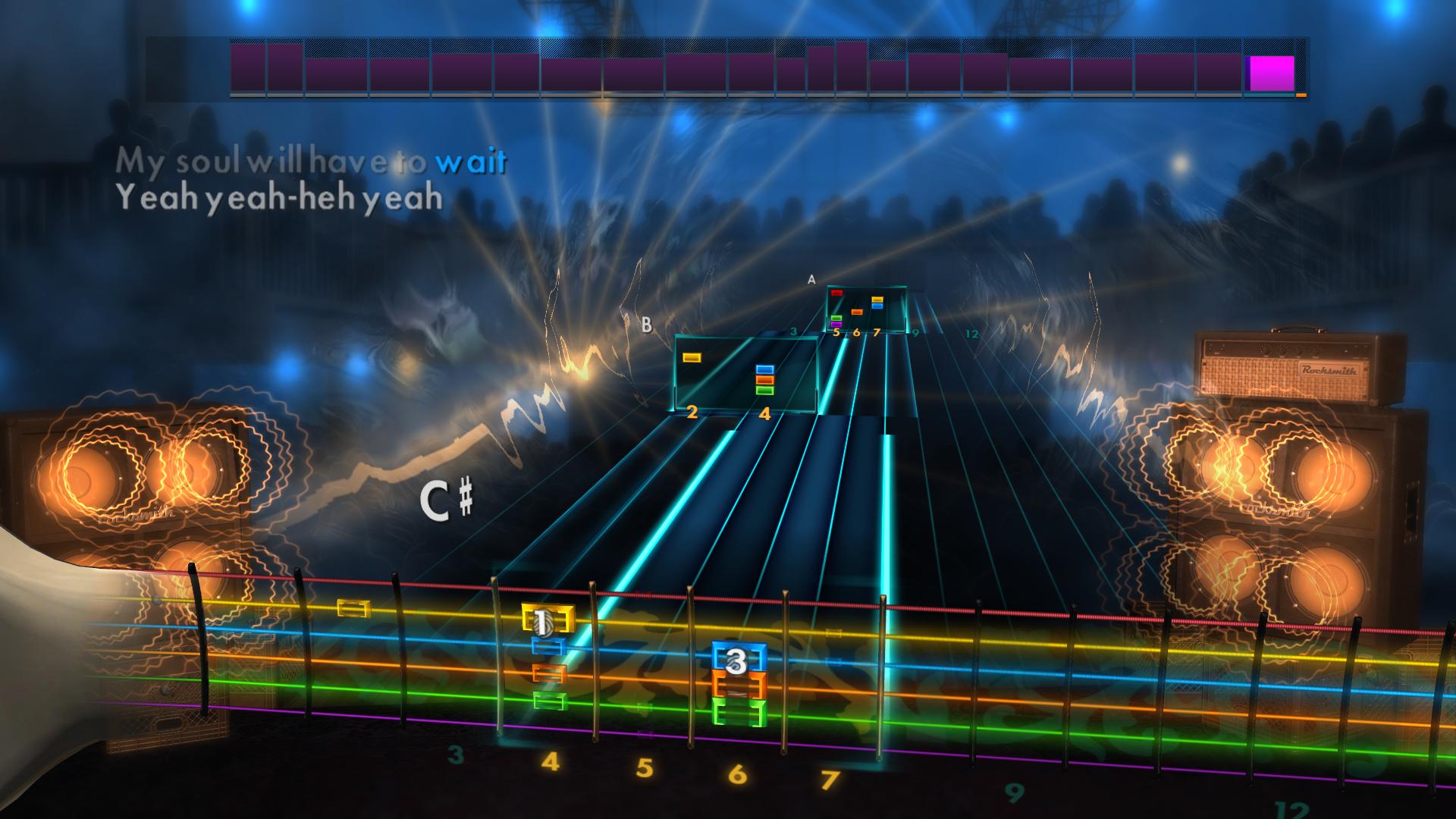1456x819 pixels.
Task: Click the highlighted word 'wait' in the lyrics
Action: 471,160
